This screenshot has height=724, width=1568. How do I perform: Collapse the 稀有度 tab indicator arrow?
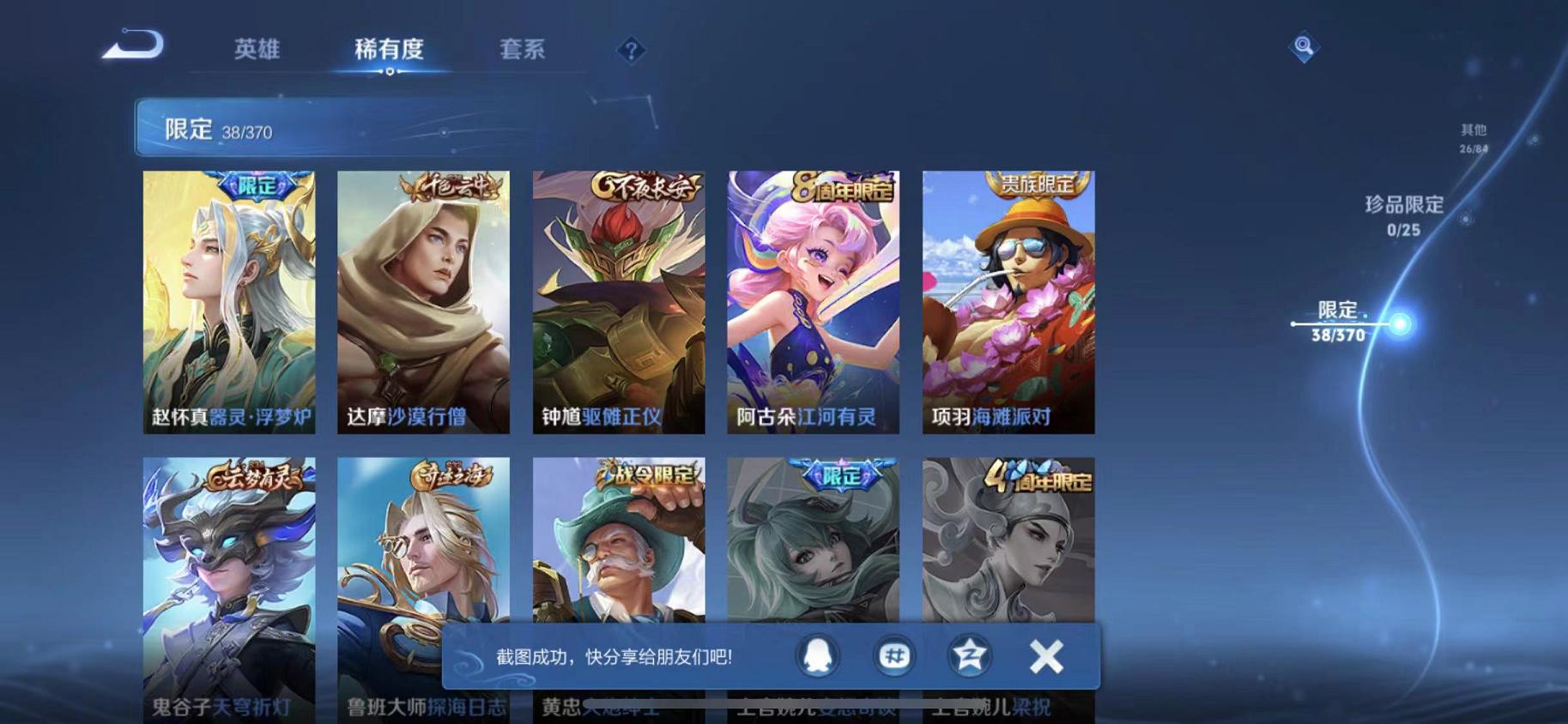click(390, 72)
